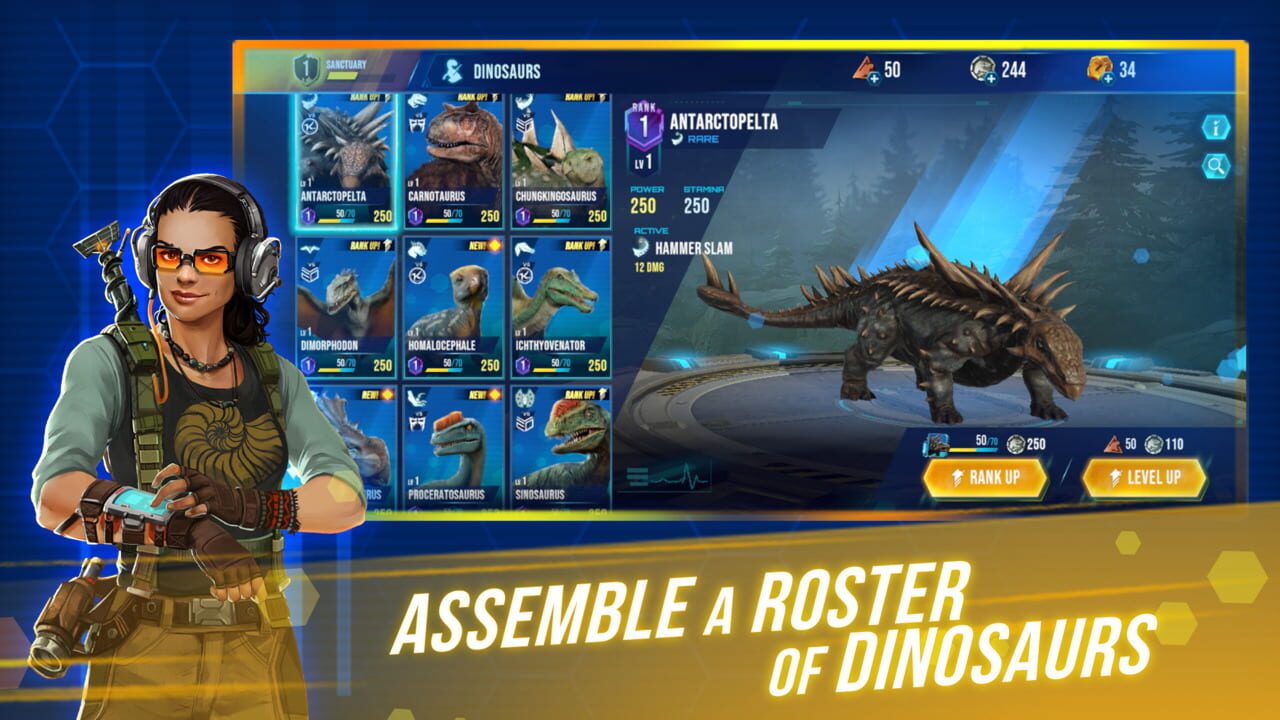1280x720 pixels.
Task: Select the Proceratosaurus dinosaur card
Action: click(x=452, y=450)
